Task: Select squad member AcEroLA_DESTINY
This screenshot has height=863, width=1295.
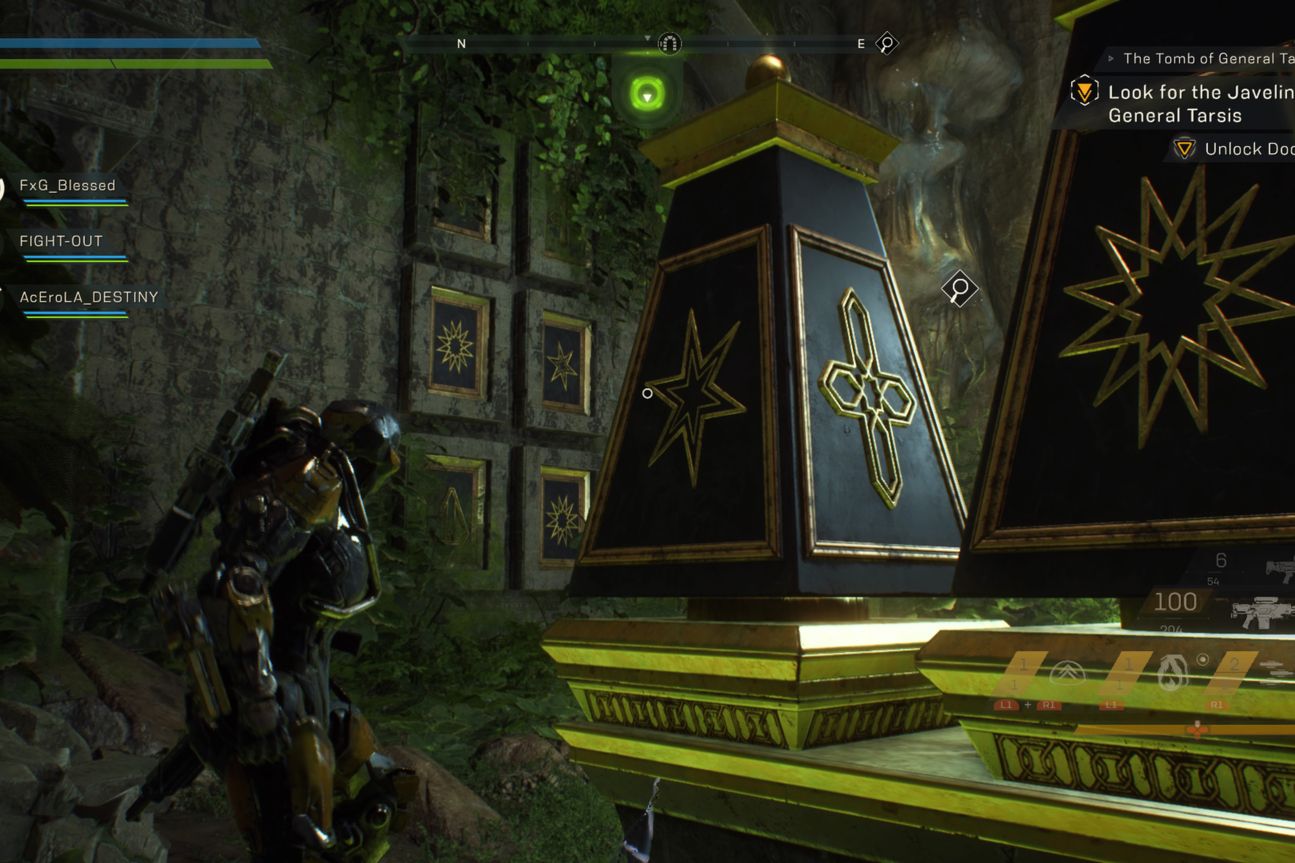Action: pos(88,298)
